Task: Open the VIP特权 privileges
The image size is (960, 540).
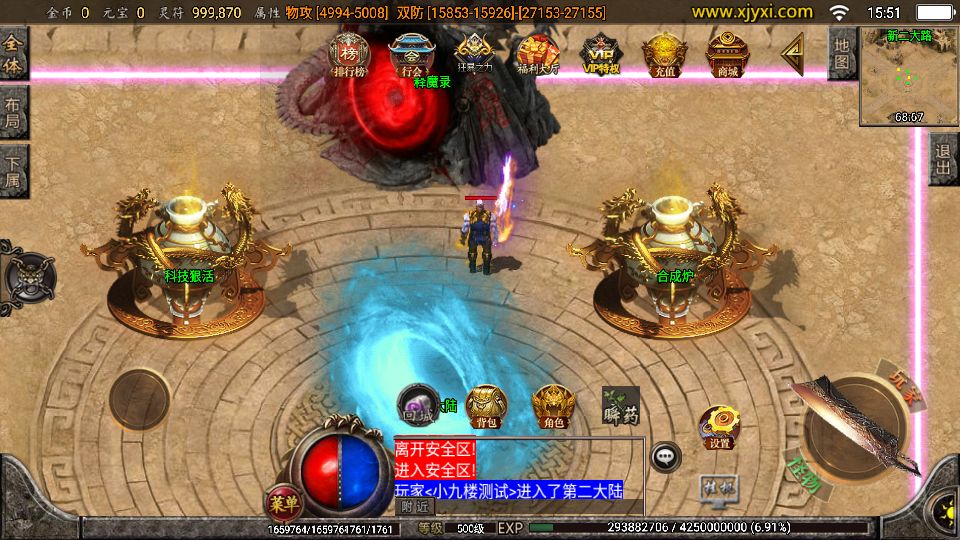Action: coord(601,55)
